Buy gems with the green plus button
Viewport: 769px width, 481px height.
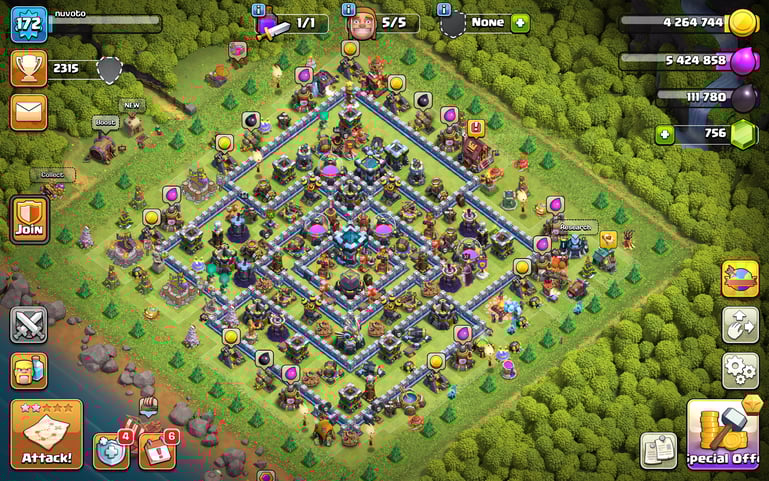664,134
